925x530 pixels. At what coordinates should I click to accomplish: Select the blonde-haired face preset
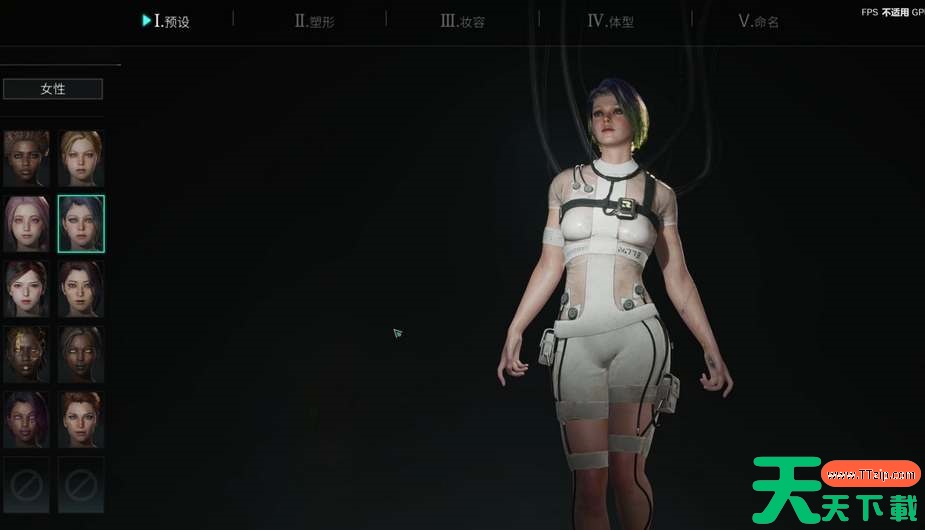[x=81, y=158]
